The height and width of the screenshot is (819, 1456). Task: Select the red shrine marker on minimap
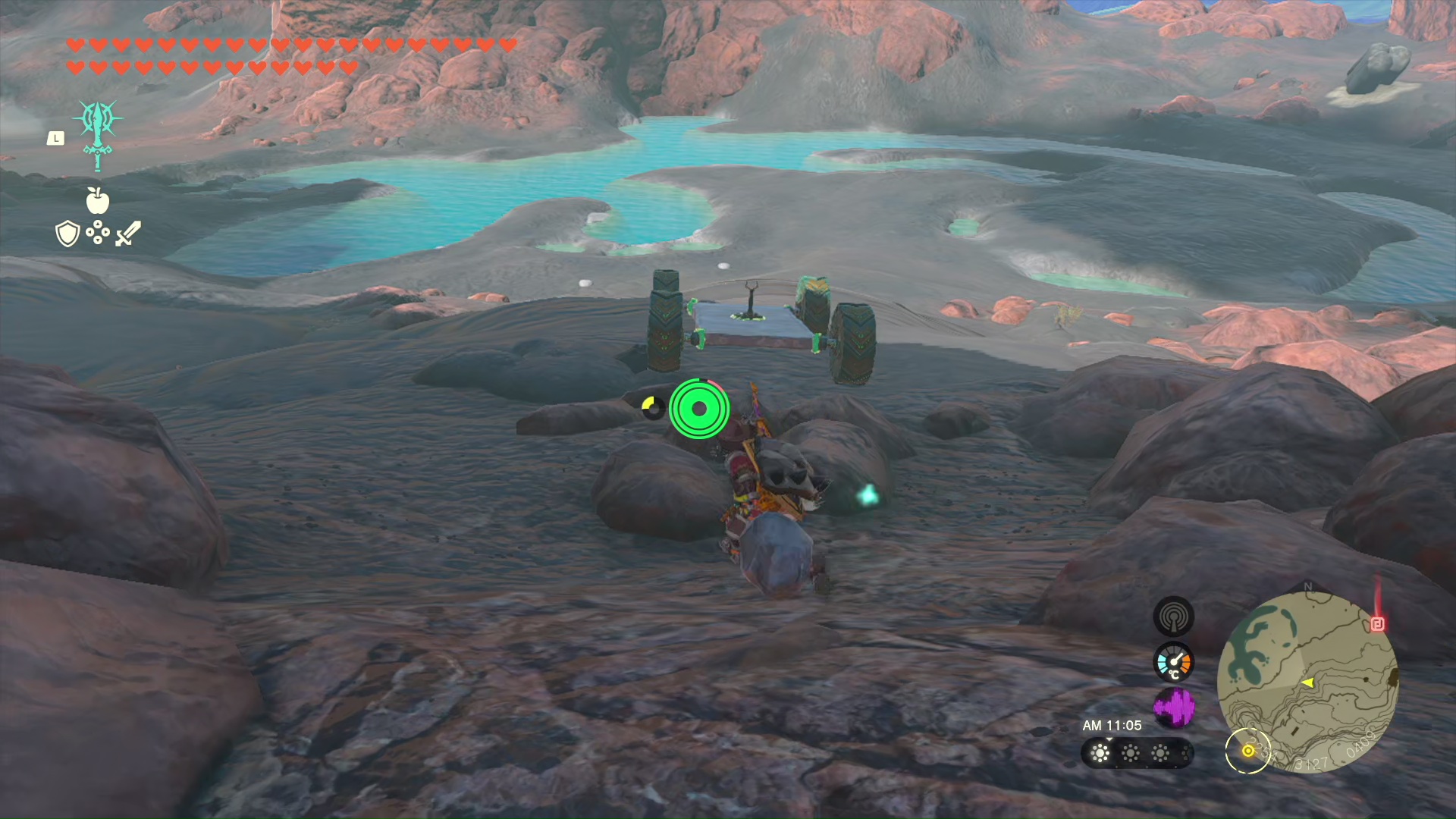[1378, 623]
